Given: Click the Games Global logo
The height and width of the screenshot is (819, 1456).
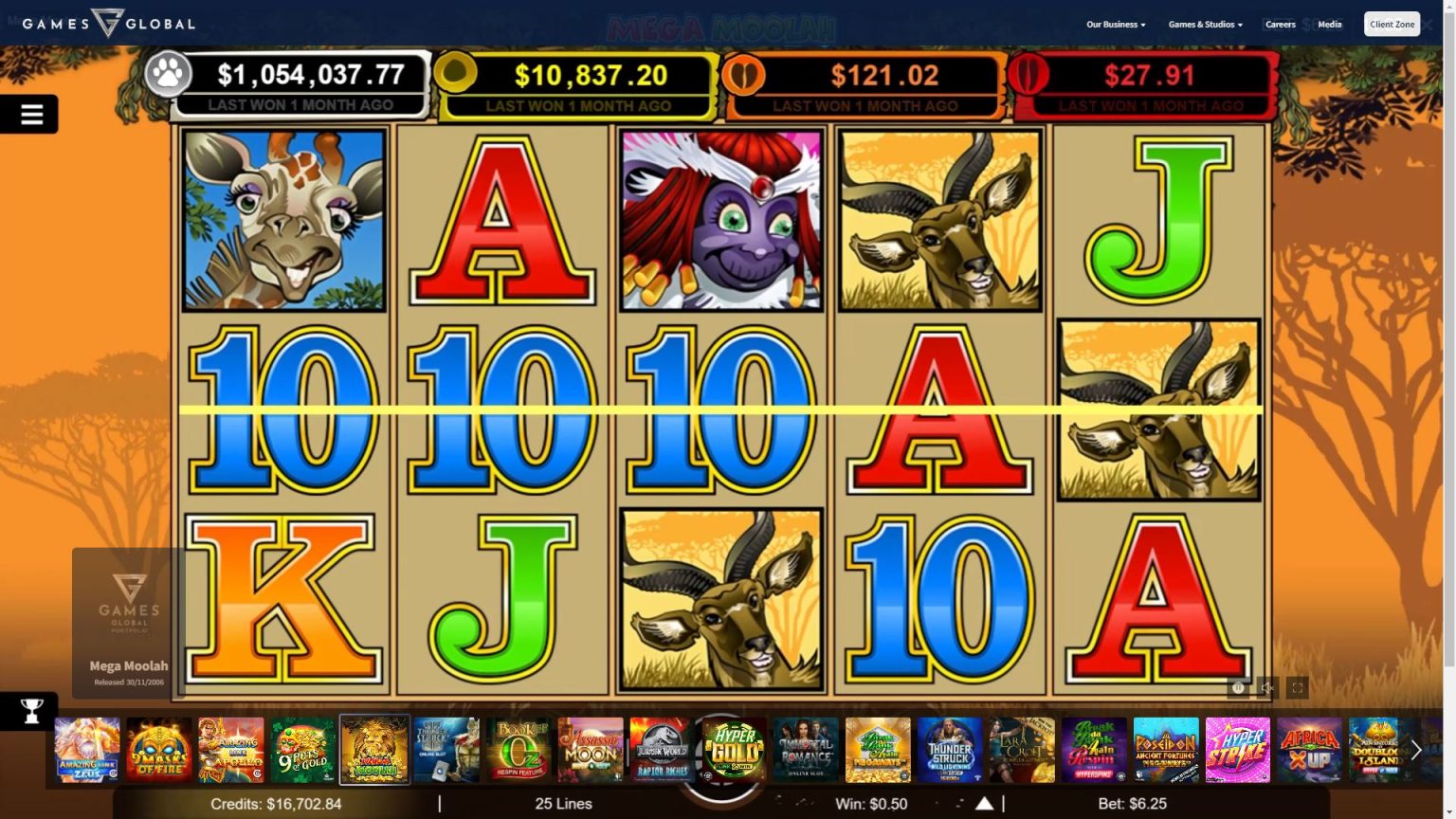Looking at the screenshot, I should pyautogui.click(x=108, y=23).
